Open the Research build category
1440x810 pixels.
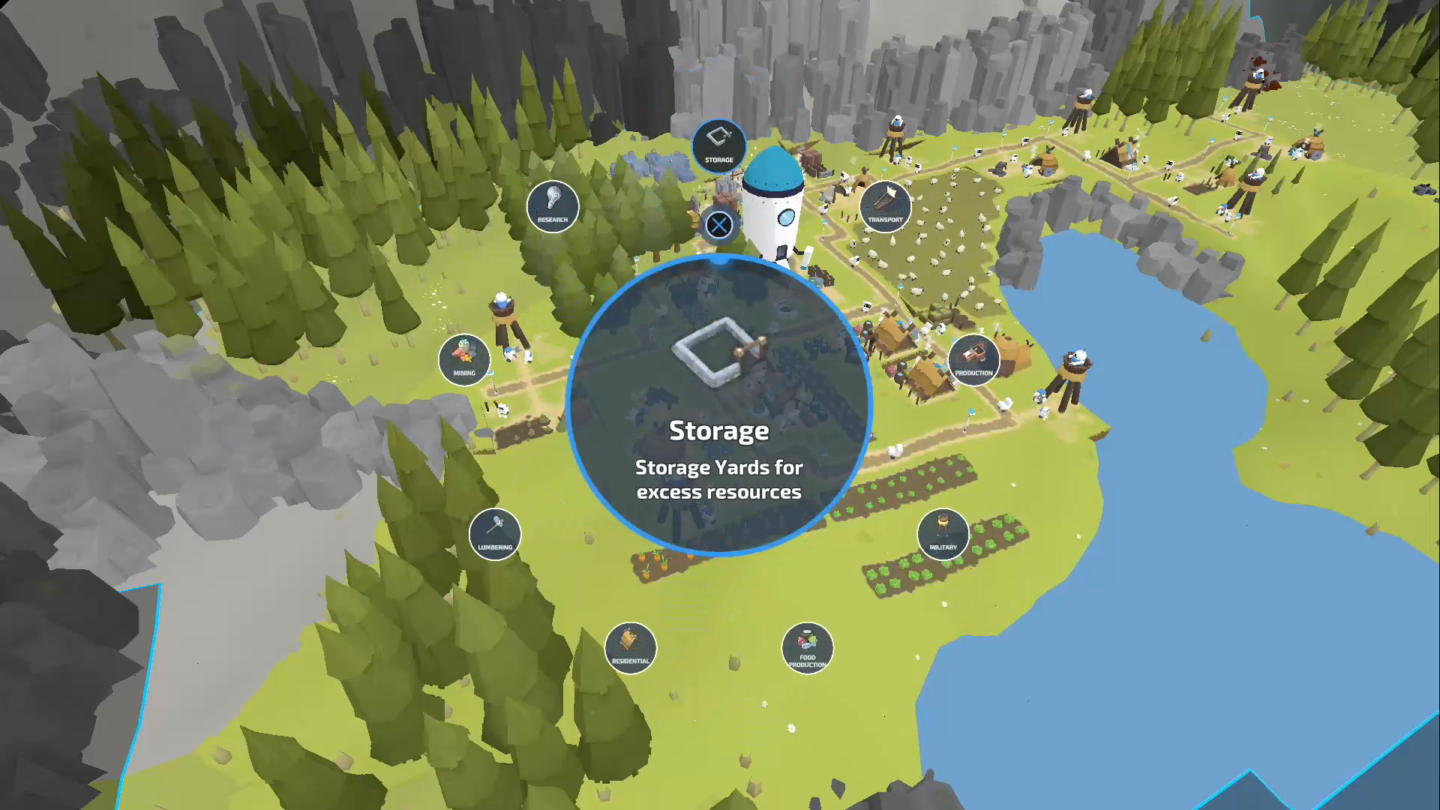tap(552, 207)
